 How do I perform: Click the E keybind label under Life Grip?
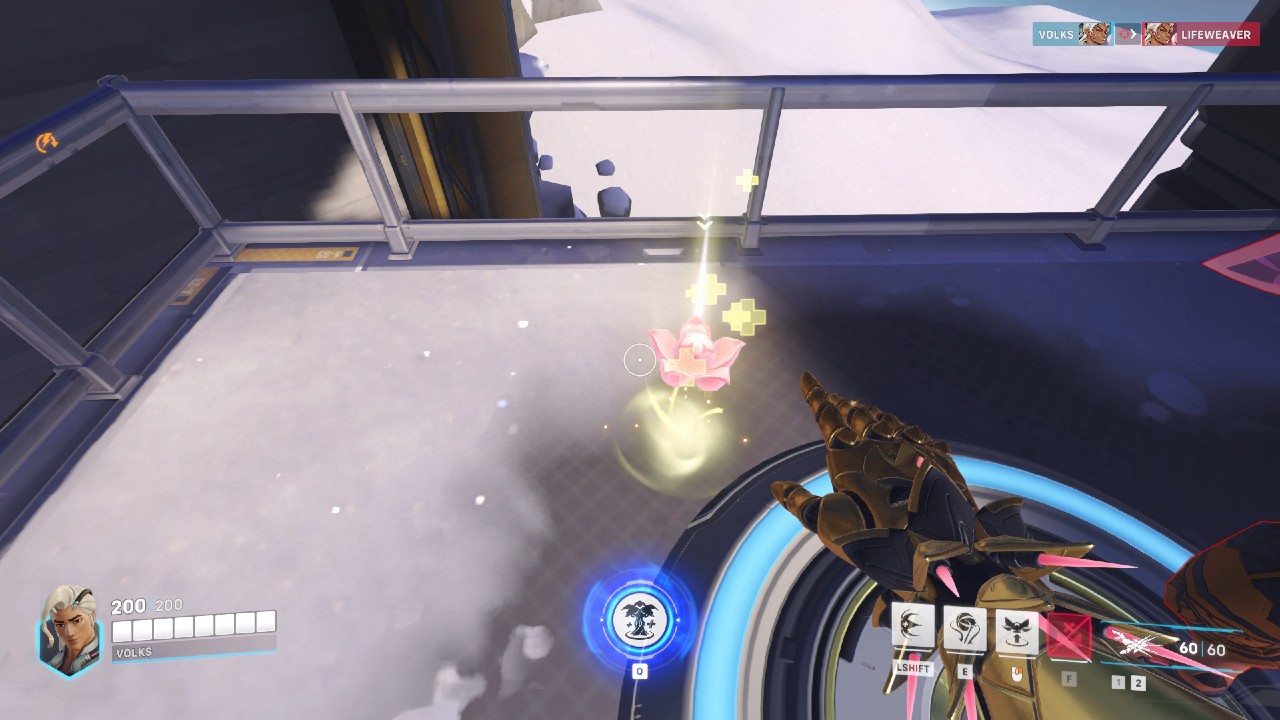coord(965,672)
